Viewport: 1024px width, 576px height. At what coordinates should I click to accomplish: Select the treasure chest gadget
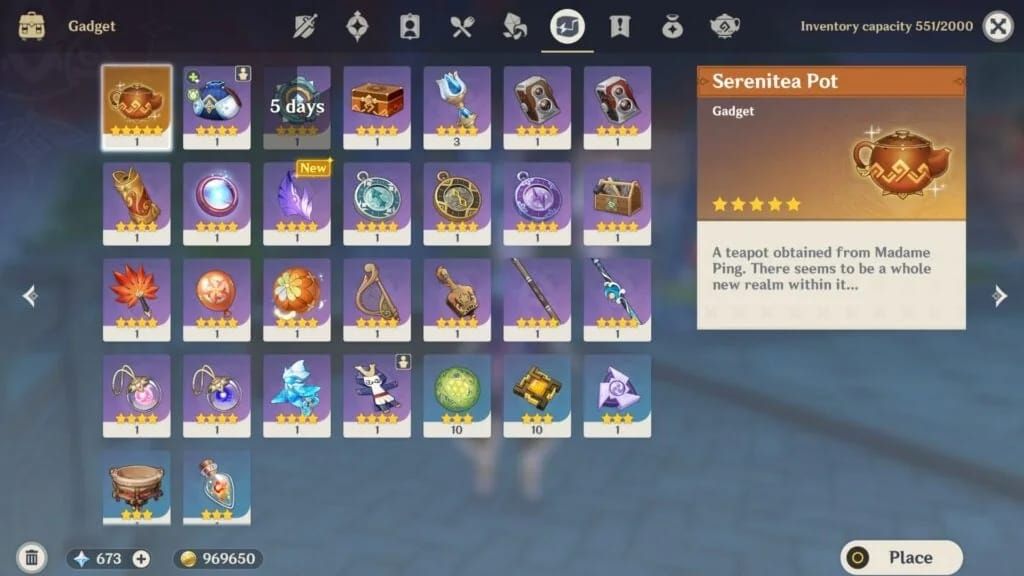click(x=377, y=107)
